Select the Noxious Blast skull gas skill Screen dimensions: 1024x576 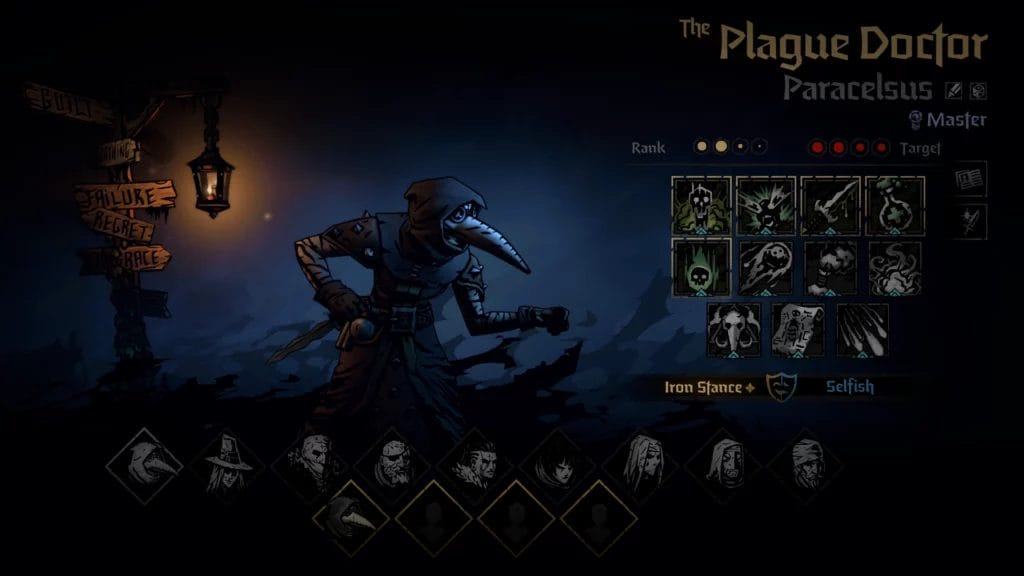(x=701, y=205)
